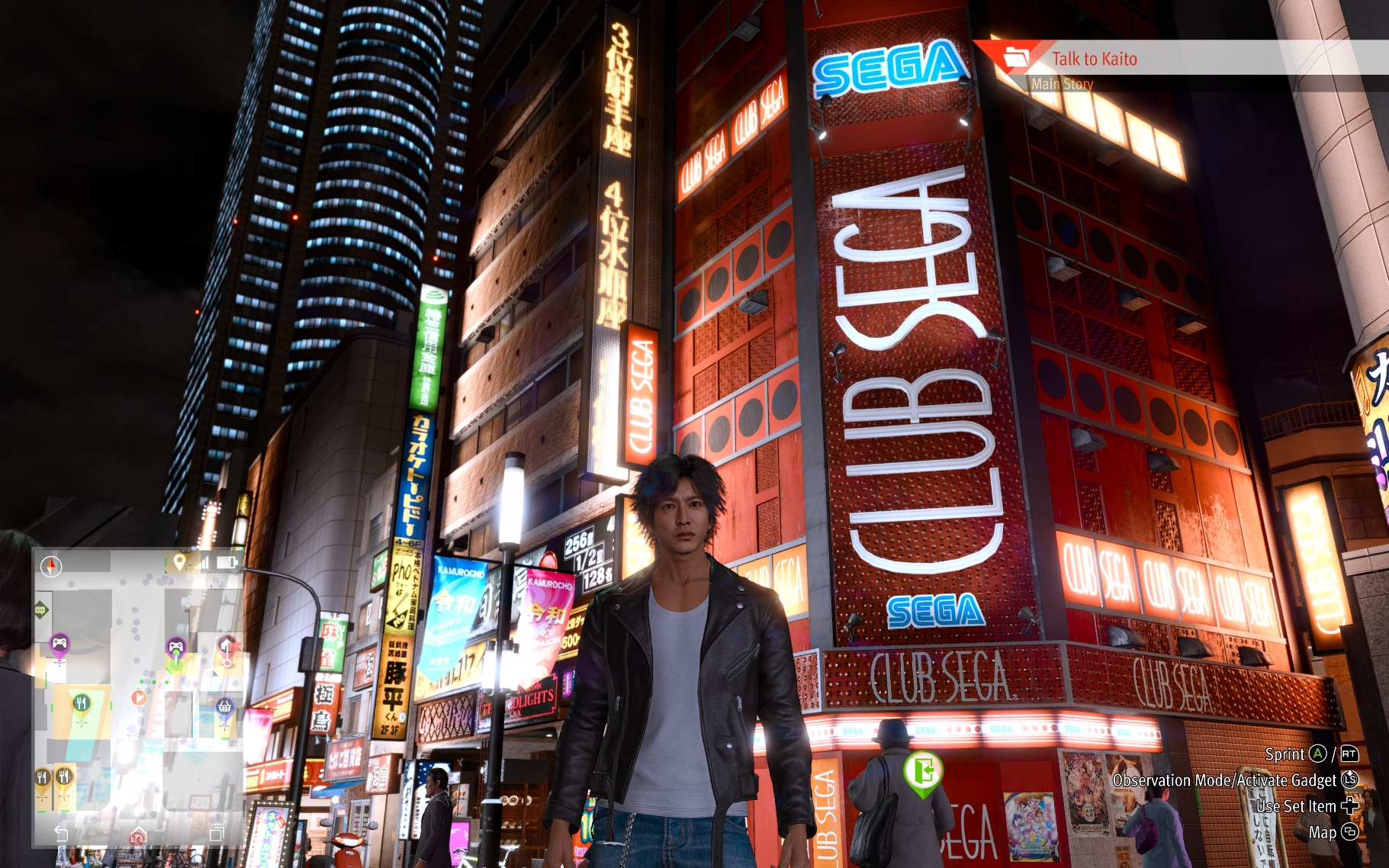Image resolution: width=1389 pixels, height=868 pixels.
Task: Click the green fork-and-knife restaurant marker
Action: [x=81, y=703]
